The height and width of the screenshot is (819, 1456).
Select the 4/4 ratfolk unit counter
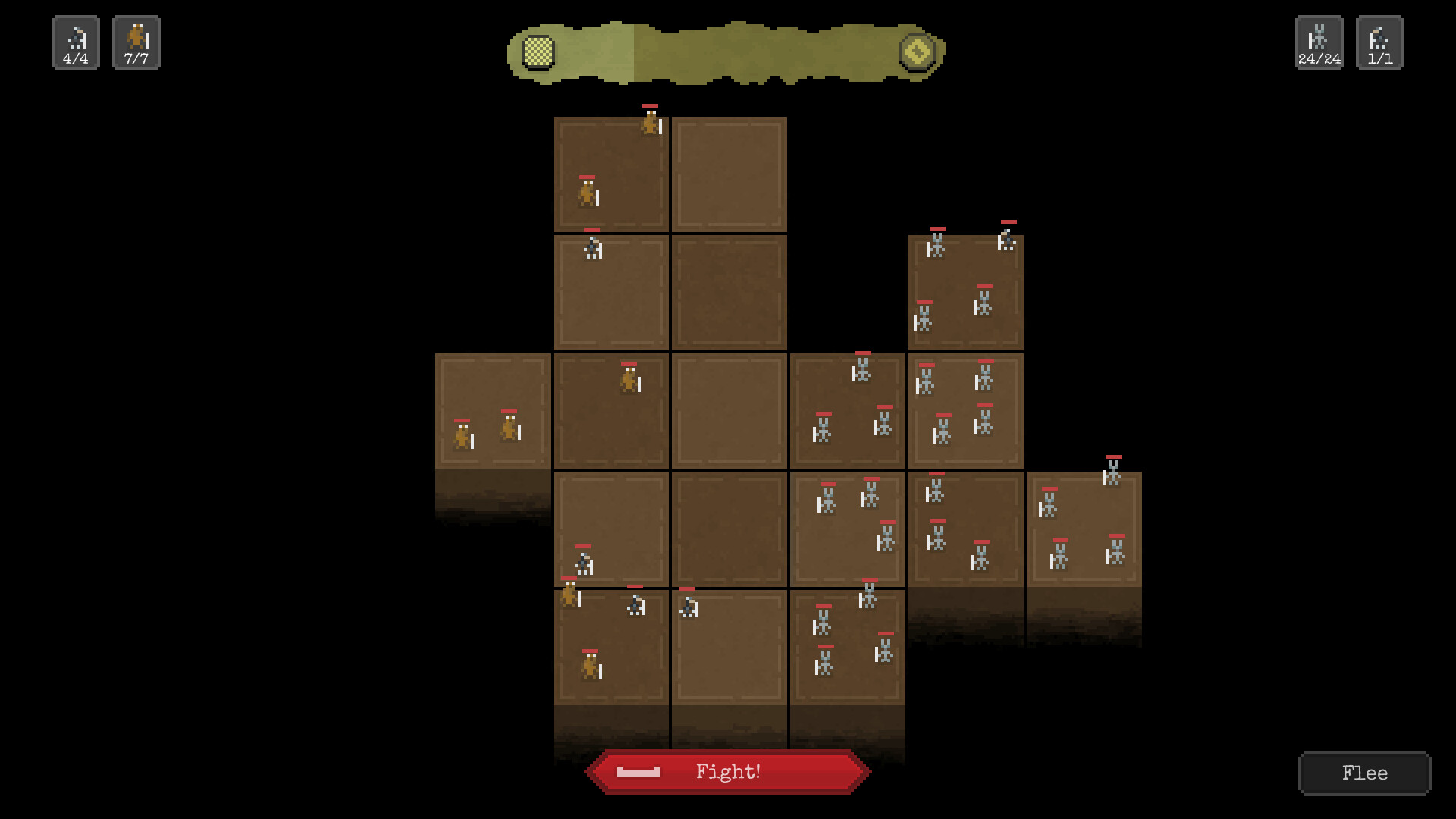(75, 42)
